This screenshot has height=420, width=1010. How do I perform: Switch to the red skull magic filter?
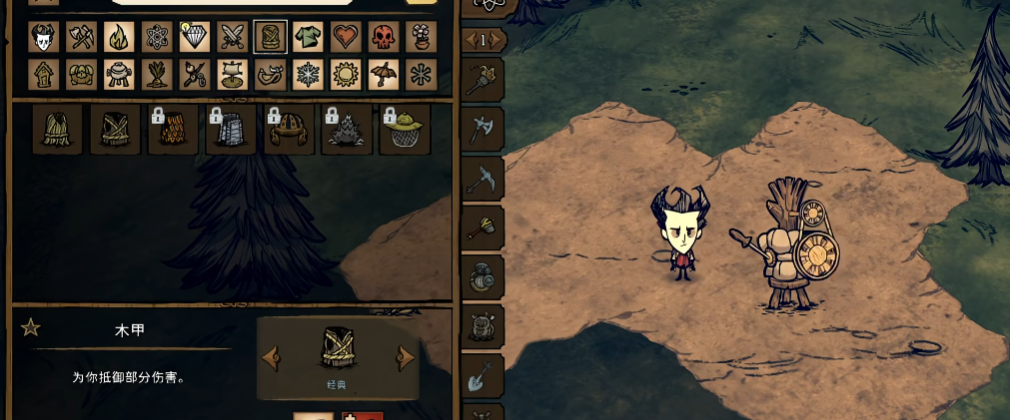[384, 38]
